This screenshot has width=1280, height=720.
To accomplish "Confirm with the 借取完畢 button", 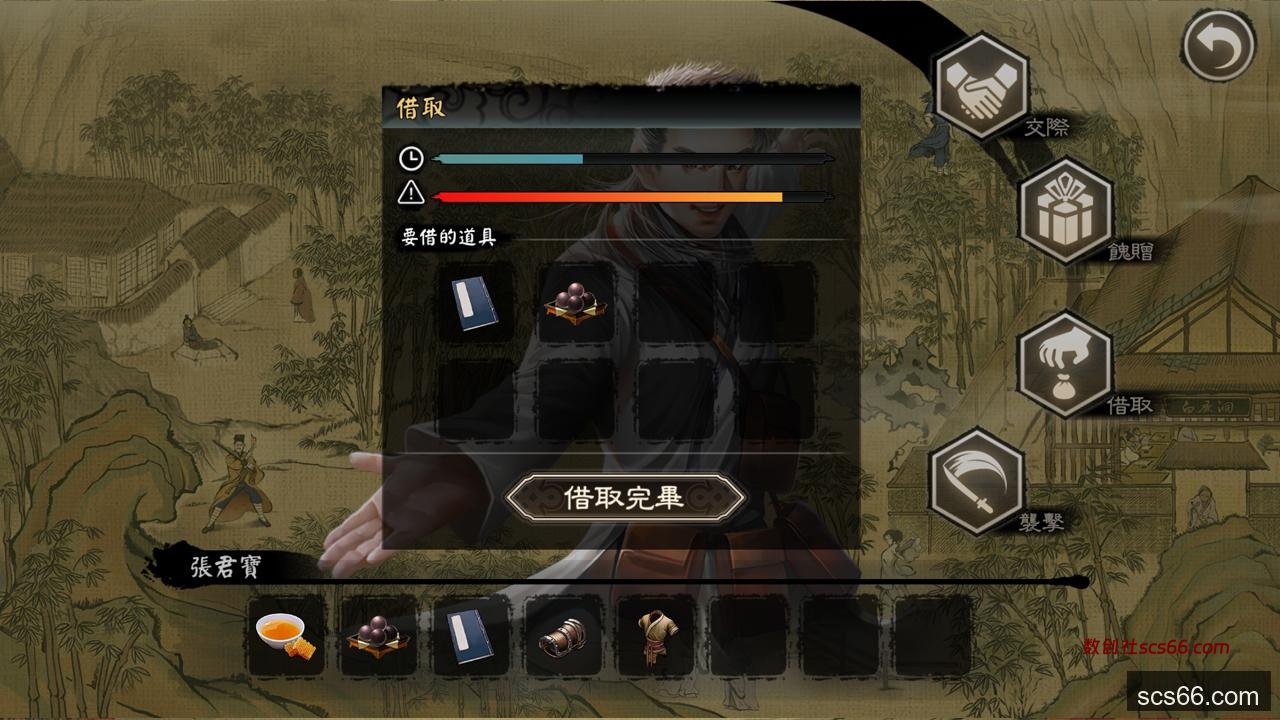I will tap(625, 498).
